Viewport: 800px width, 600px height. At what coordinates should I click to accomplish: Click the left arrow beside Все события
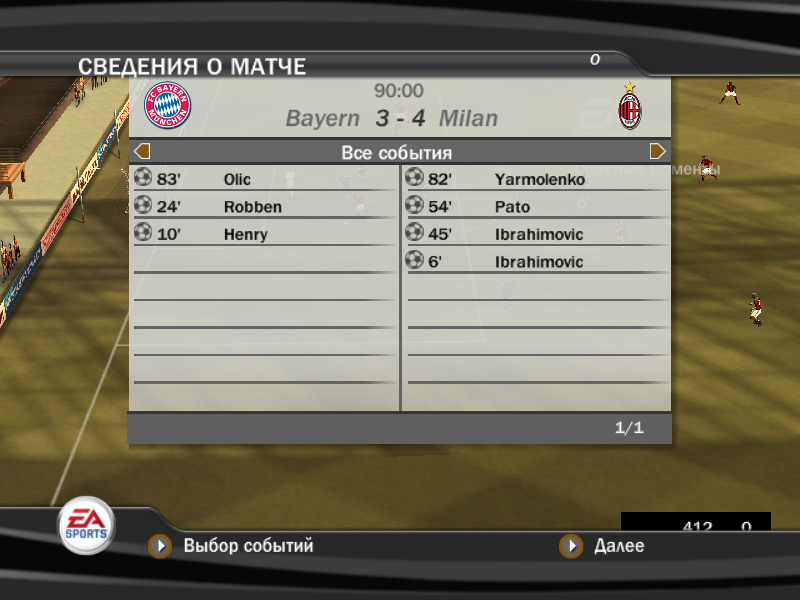[142, 152]
